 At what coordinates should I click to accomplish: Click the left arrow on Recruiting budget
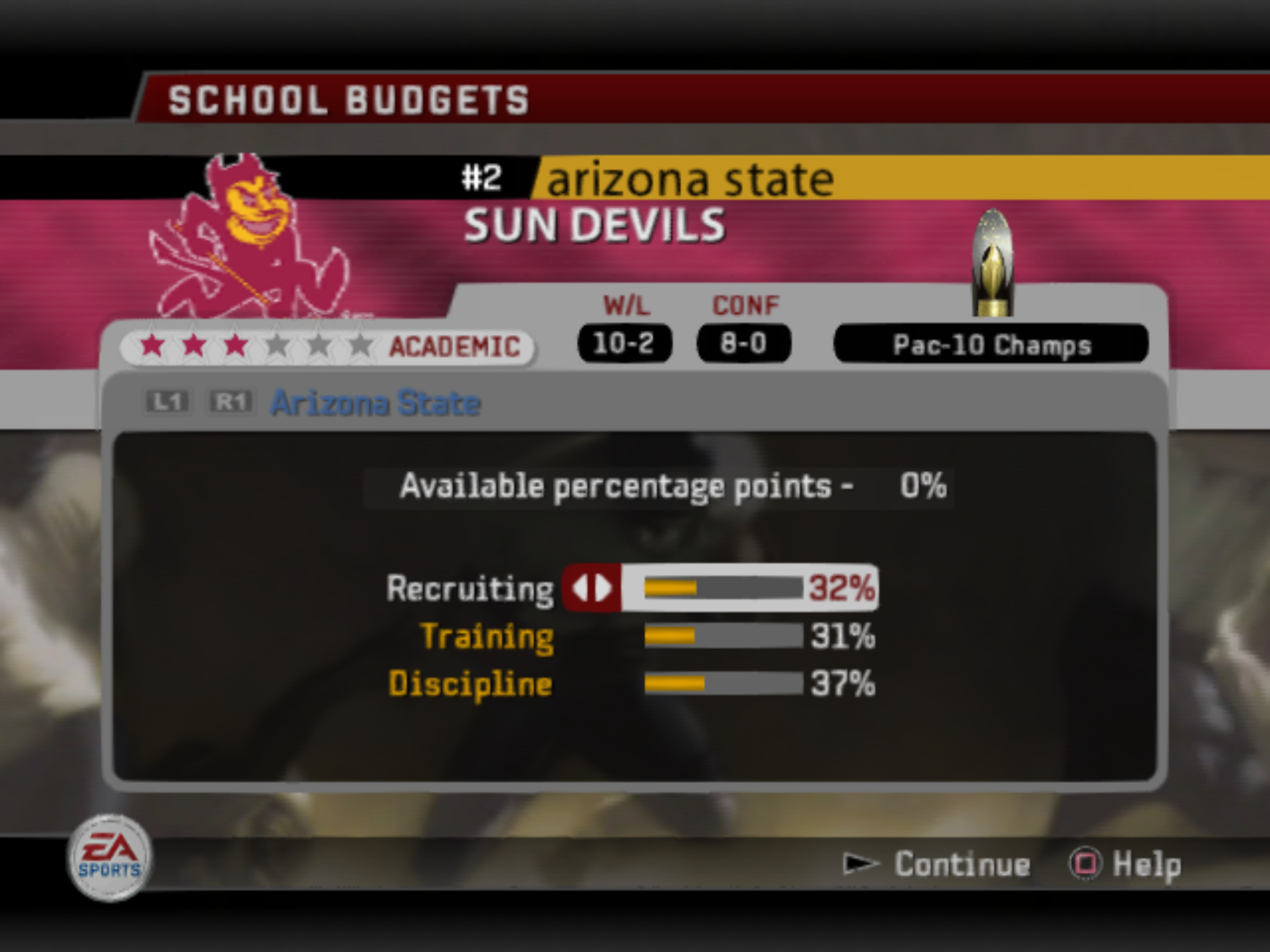click(580, 588)
